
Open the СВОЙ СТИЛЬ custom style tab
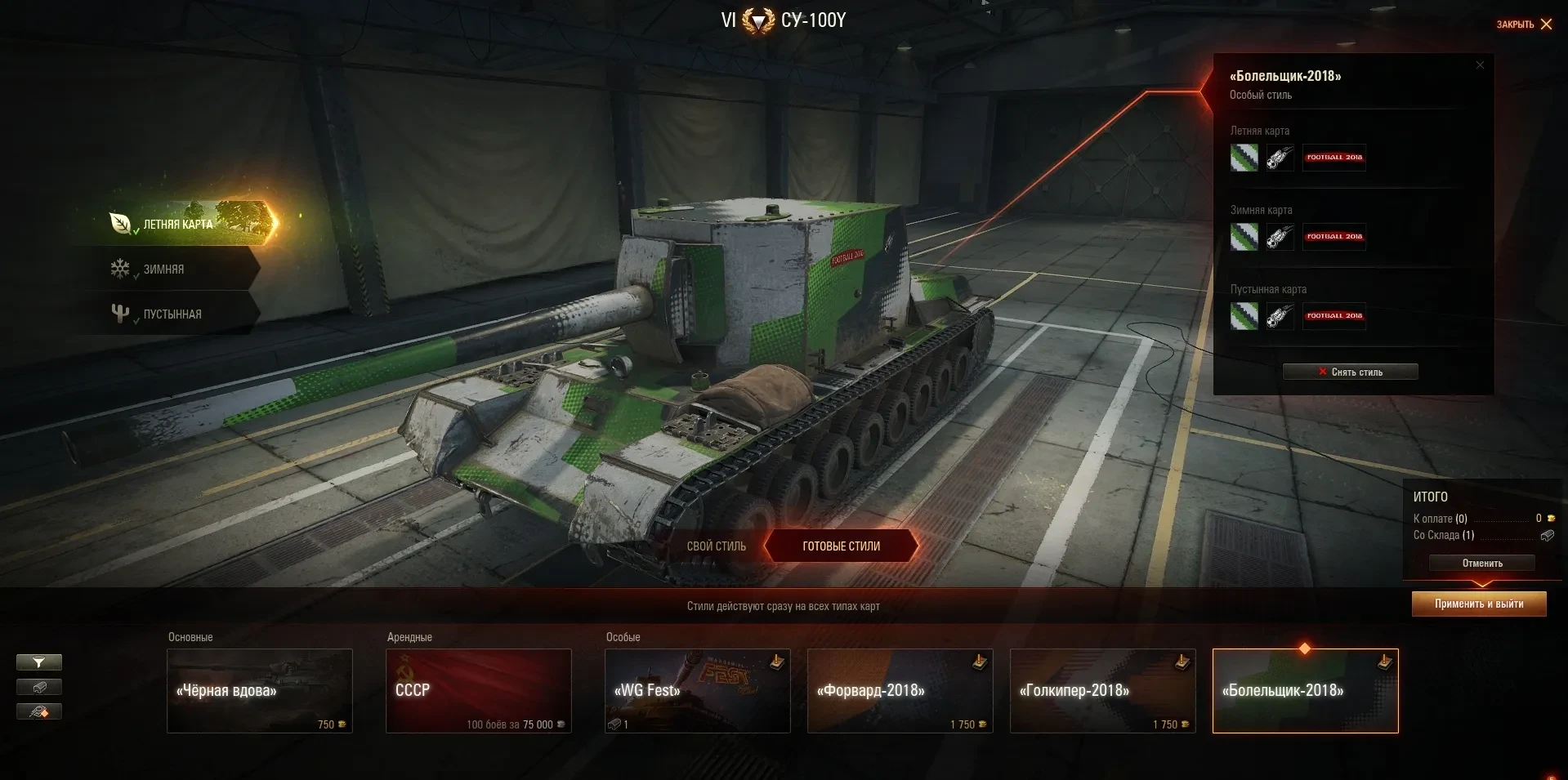tap(716, 546)
